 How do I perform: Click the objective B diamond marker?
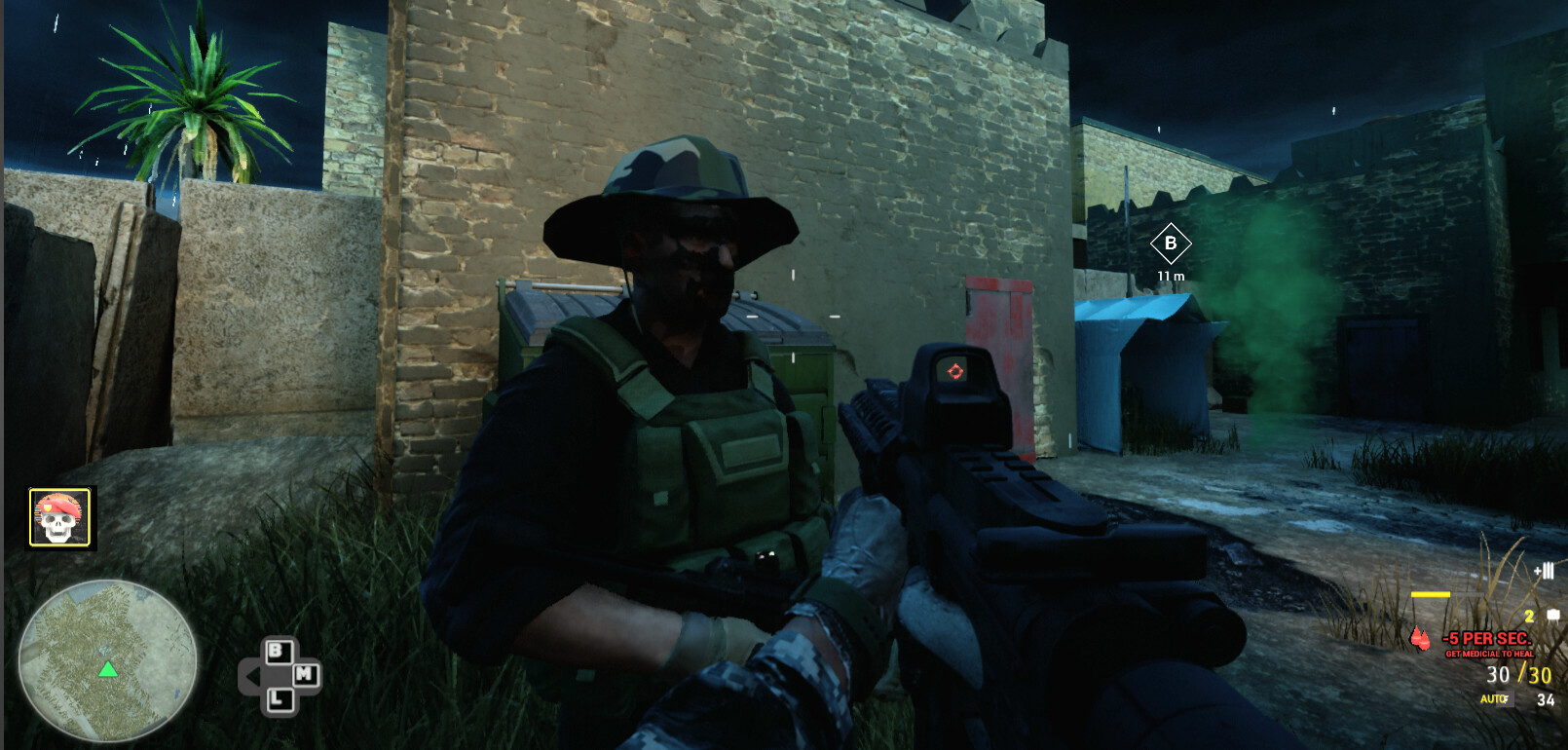[x=1172, y=244]
